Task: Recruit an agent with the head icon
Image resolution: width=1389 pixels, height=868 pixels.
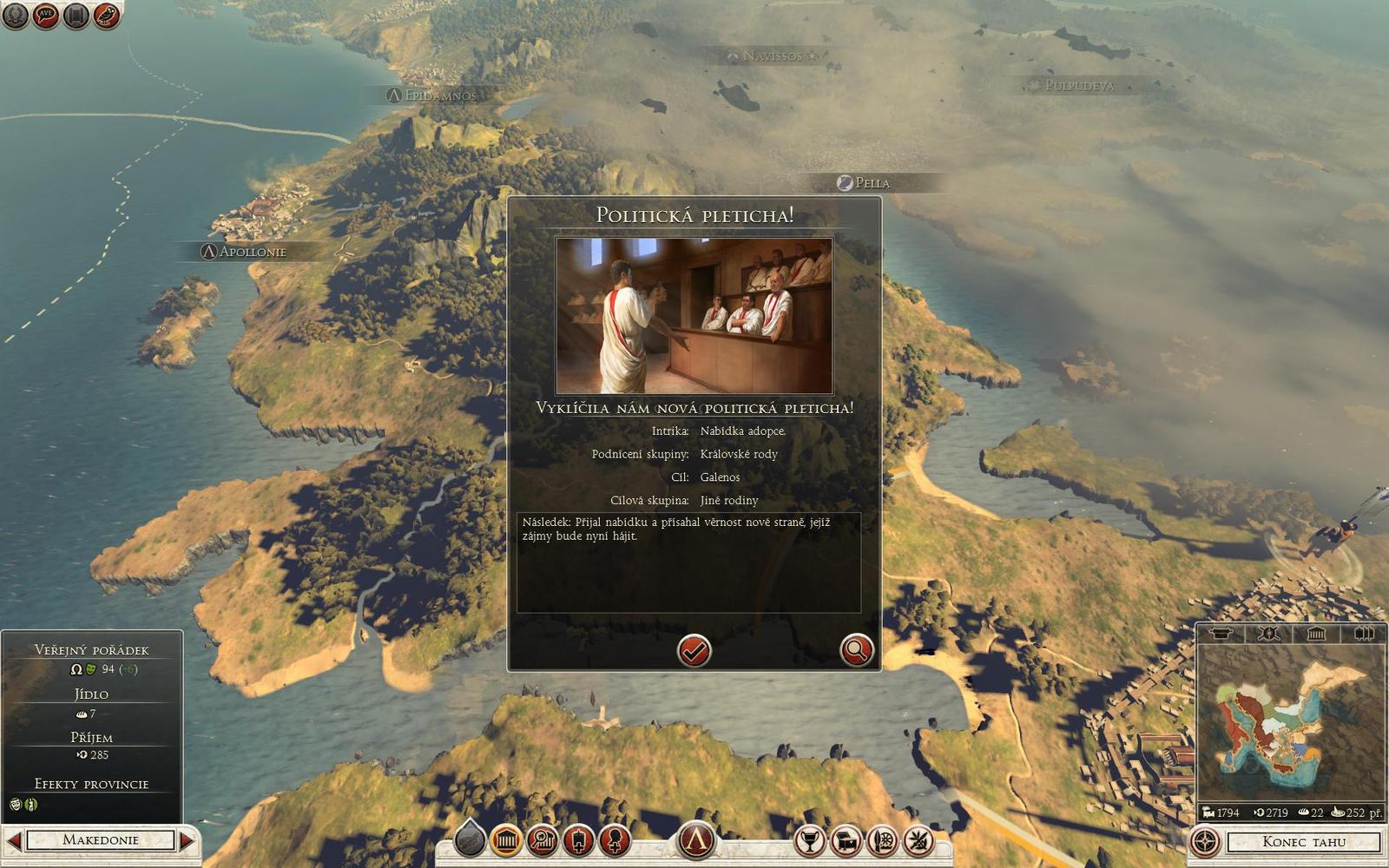Action: pyautogui.click(x=614, y=840)
